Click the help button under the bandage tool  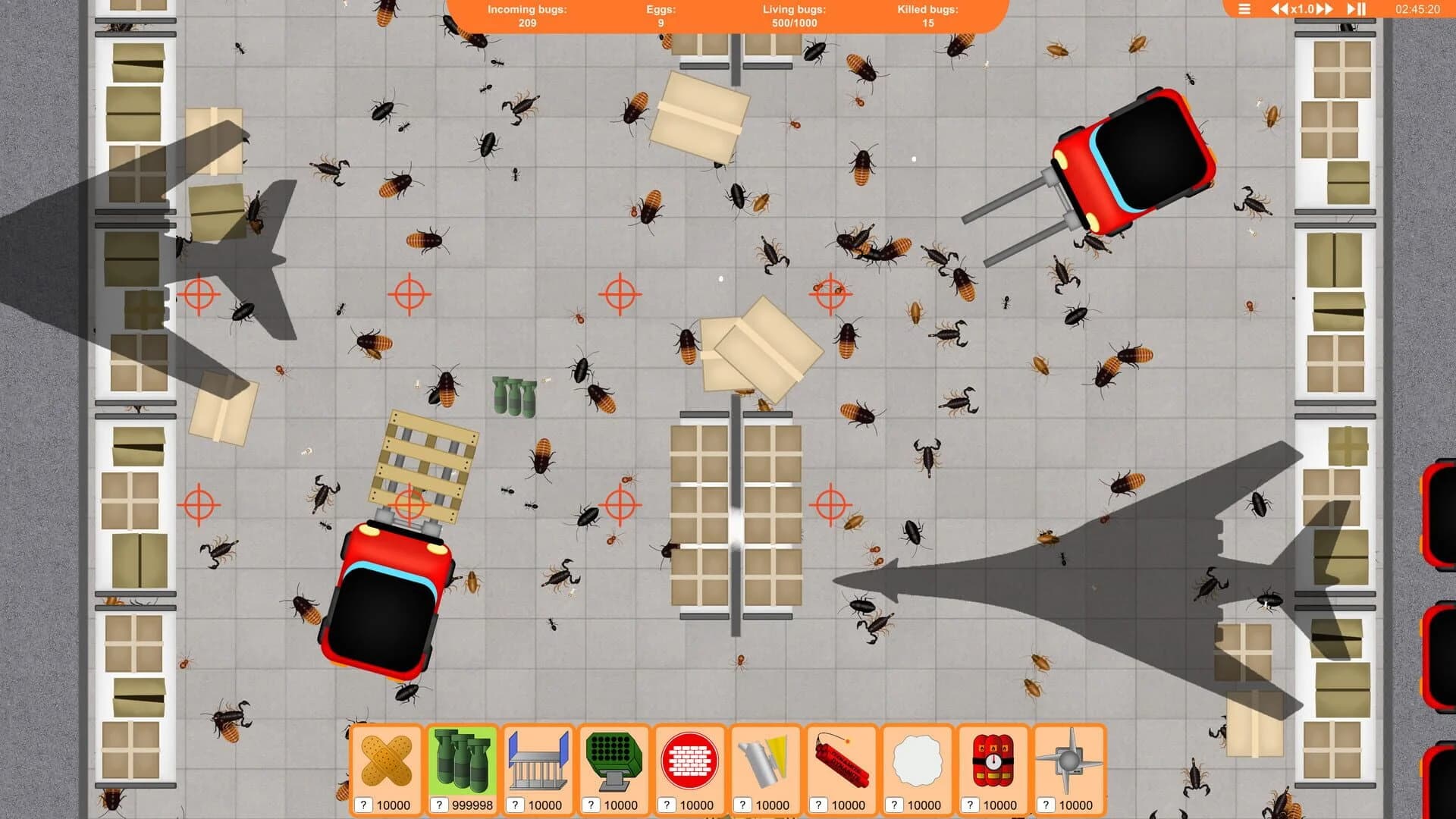tap(364, 805)
